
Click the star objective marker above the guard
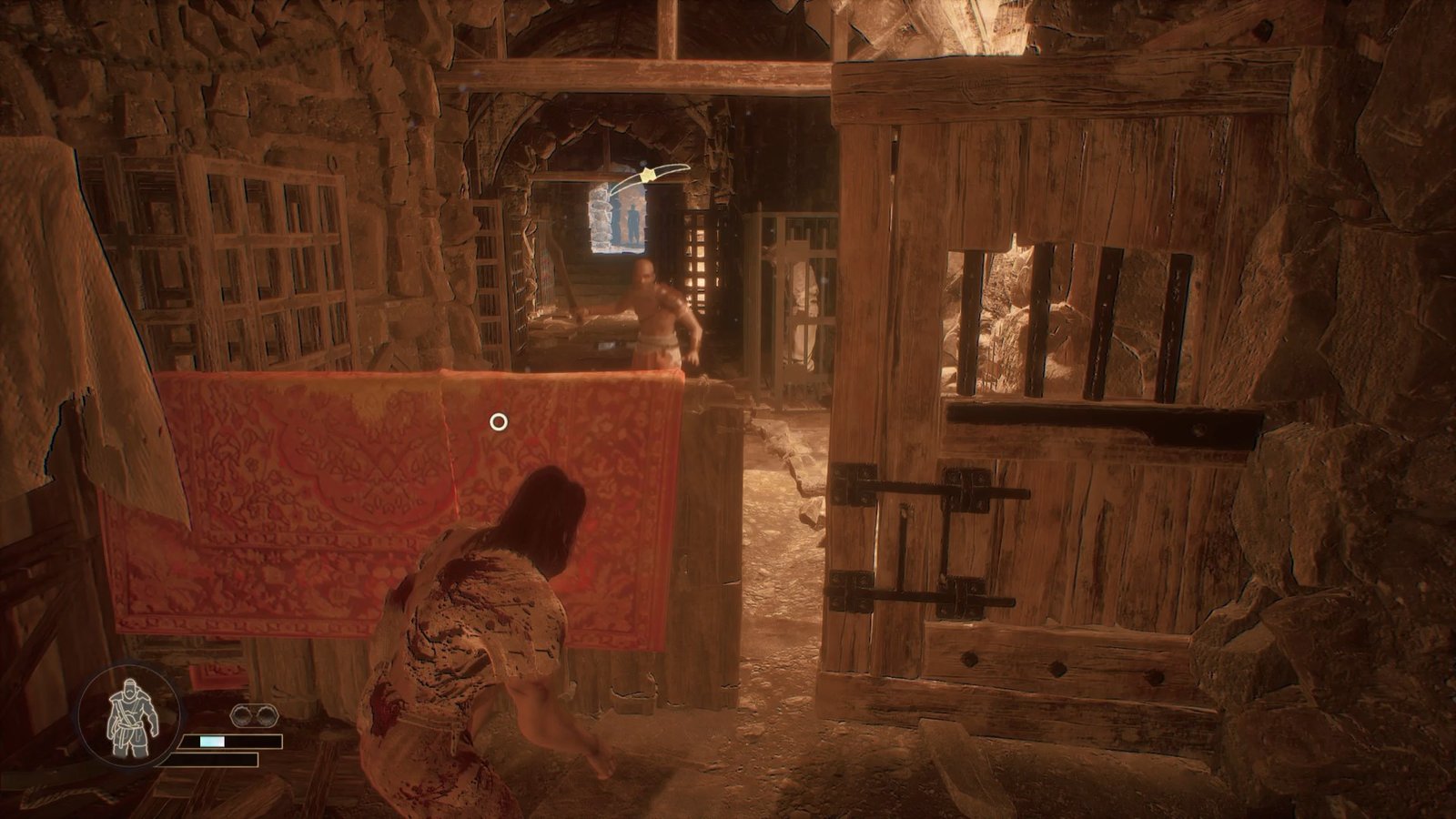(649, 175)
